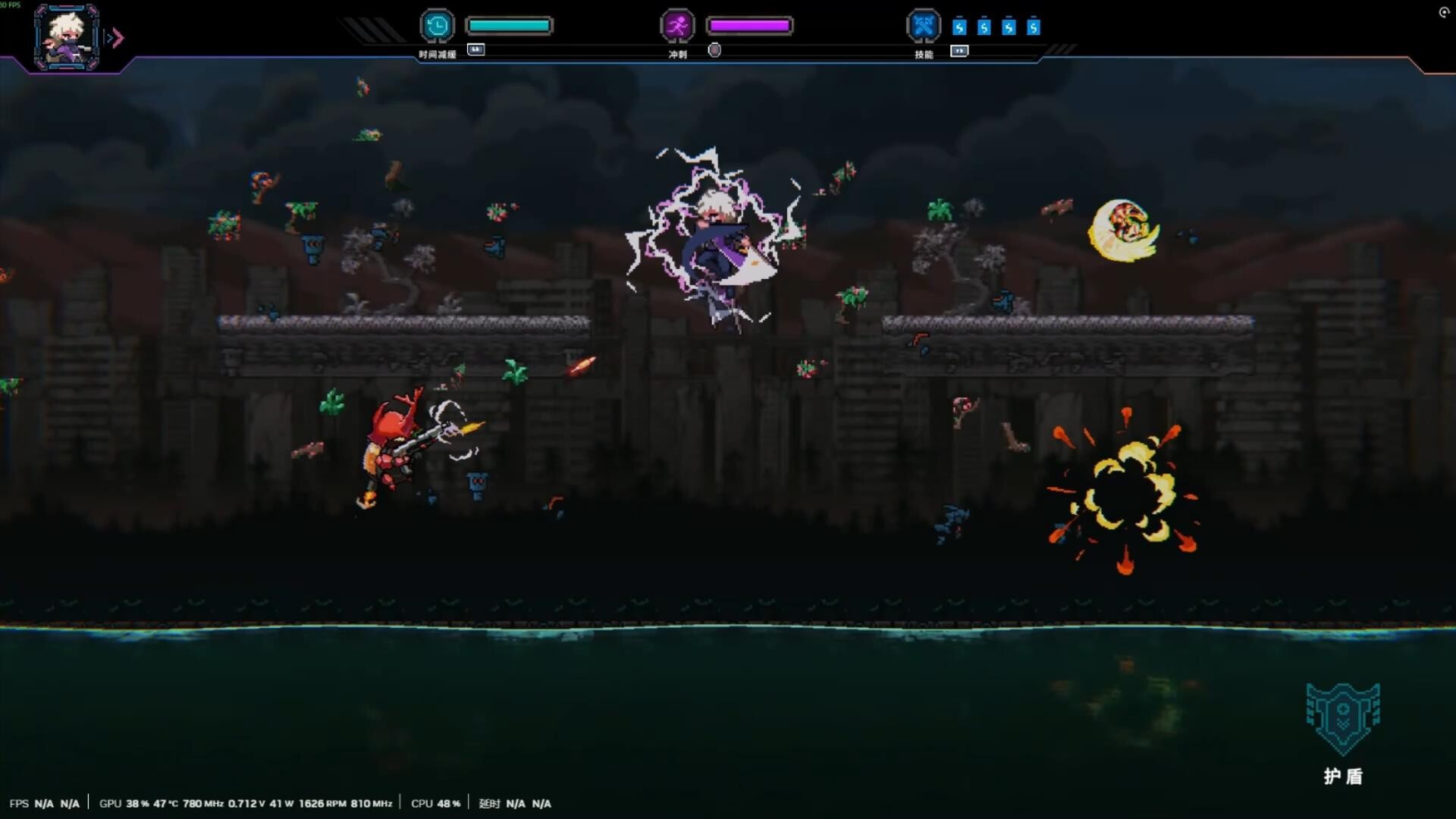Activate the 技能 crossed-swords skill icon
Viewport: 1456px width, 819px height.
tap(924, 25)
